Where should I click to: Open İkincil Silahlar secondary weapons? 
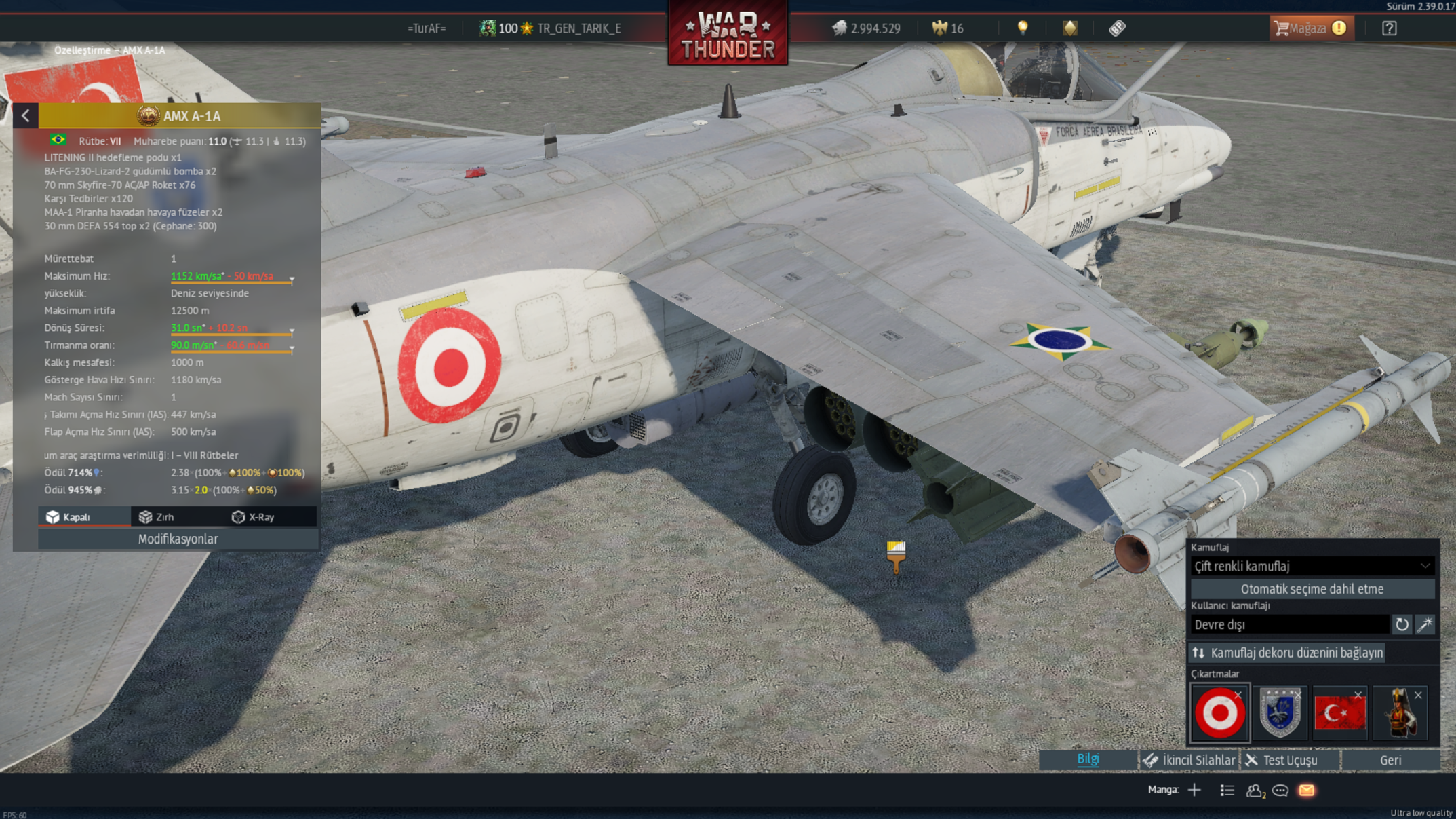coord(1189,760)
